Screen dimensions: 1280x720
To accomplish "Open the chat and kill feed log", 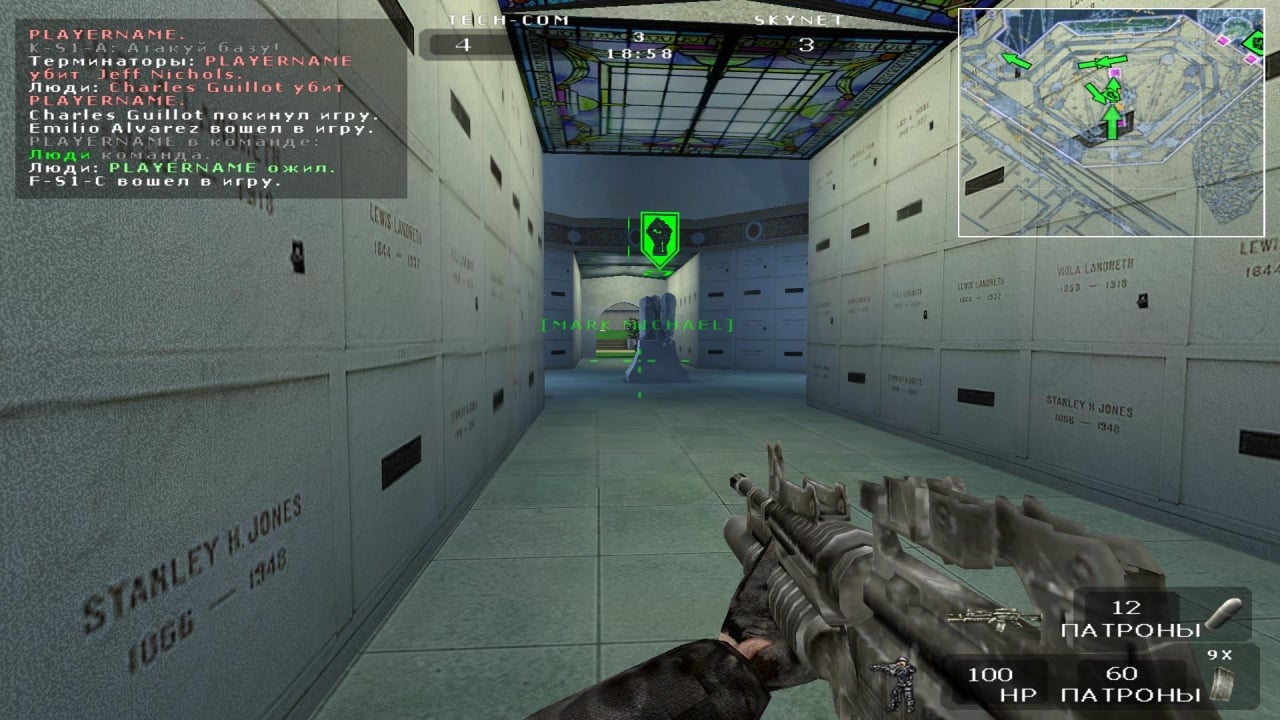I will [x=210, y=108].
